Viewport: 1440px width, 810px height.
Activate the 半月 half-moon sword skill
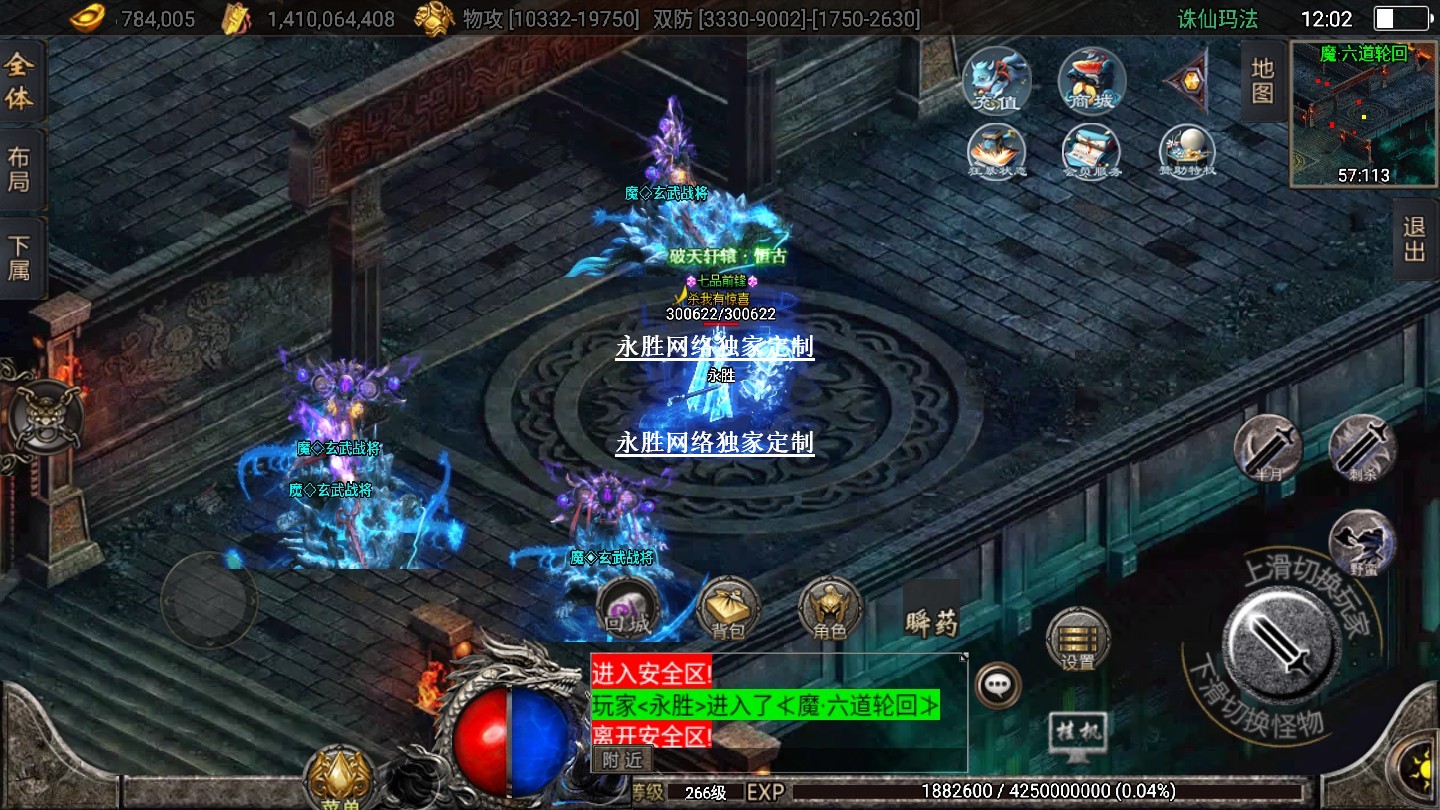1267,448
